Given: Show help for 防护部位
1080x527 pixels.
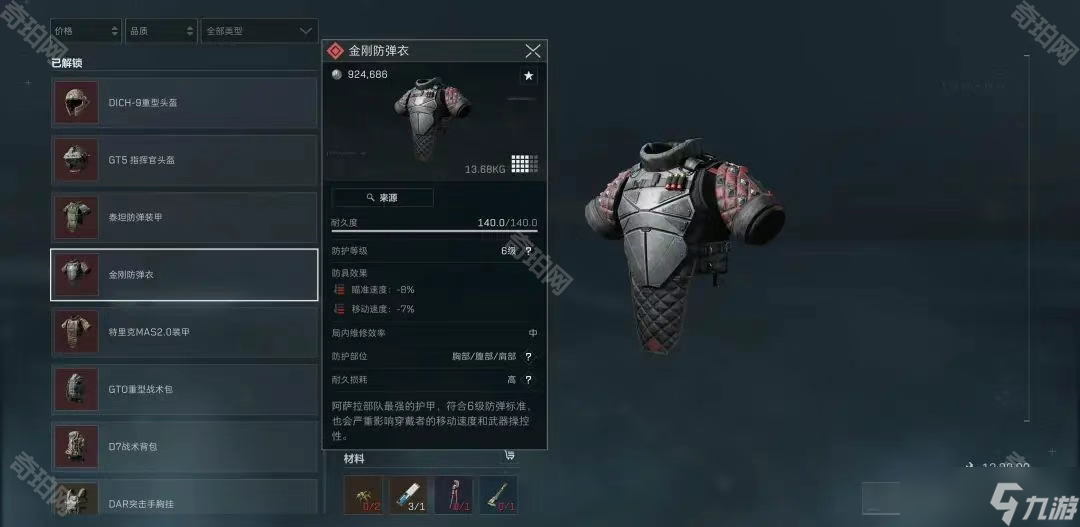Looking at the screenshot, I should (528, 356).
